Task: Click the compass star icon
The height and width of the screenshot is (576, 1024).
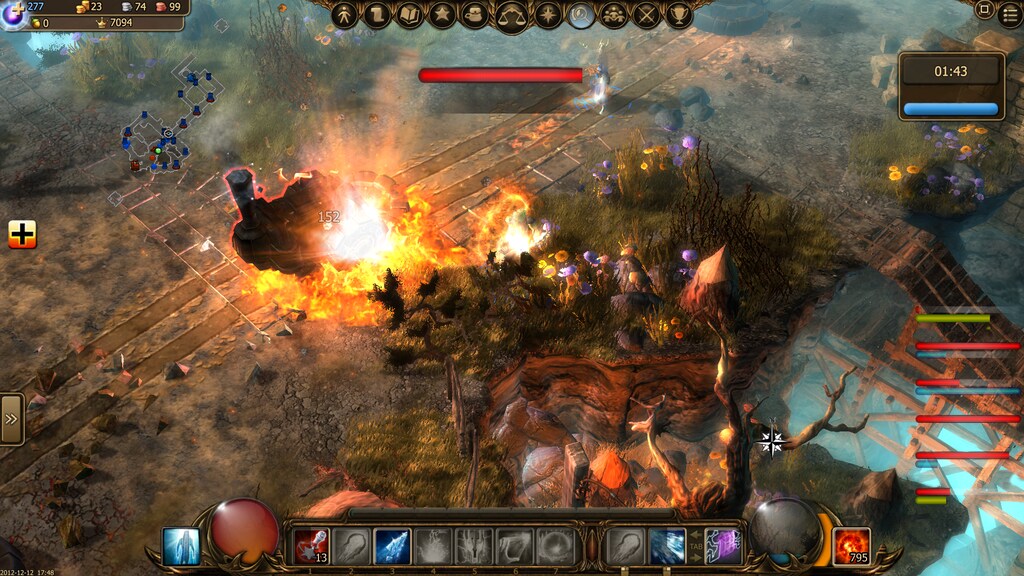Action: click(548, 14)
